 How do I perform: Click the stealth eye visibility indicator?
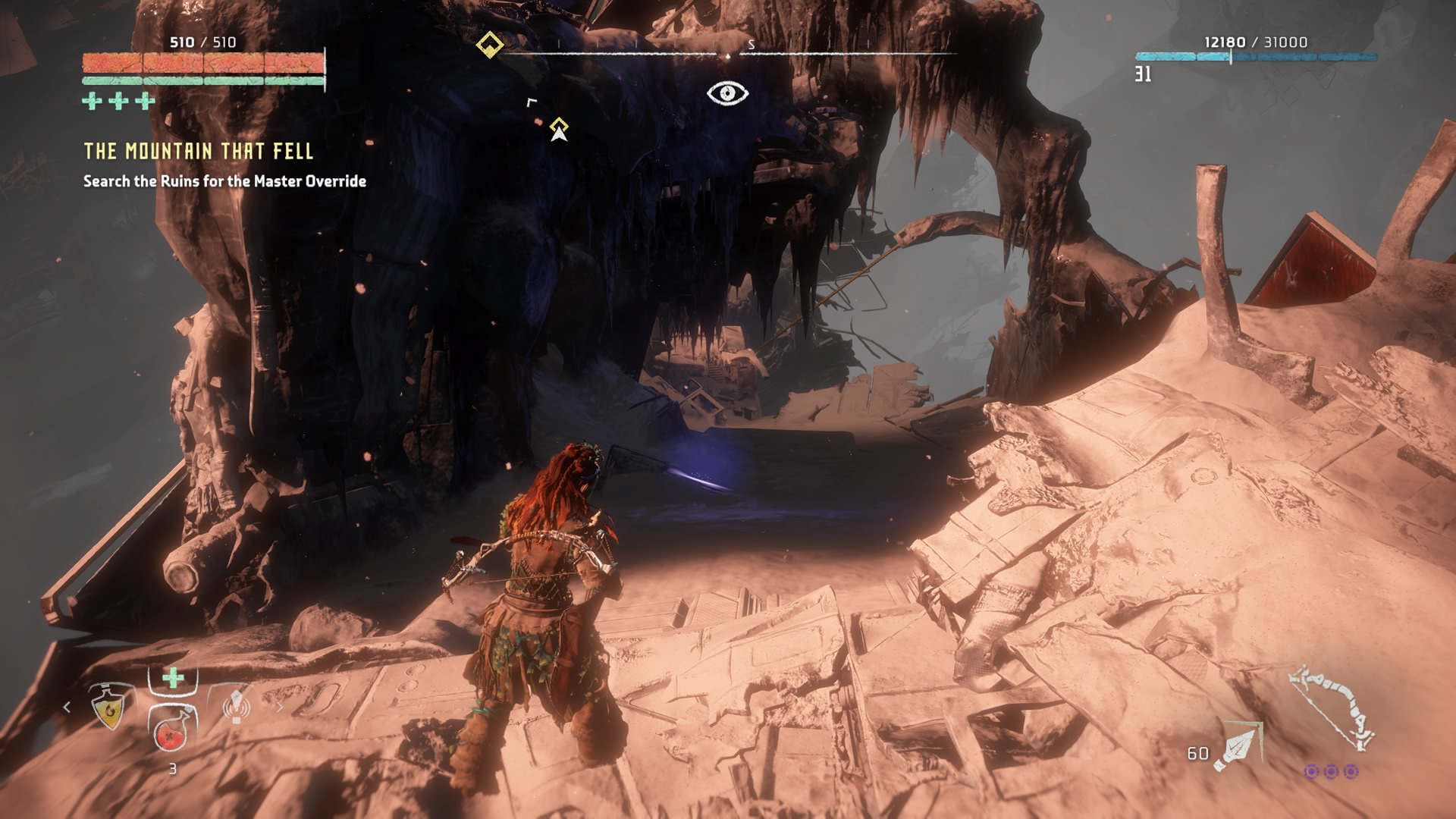tap(727, 93)
